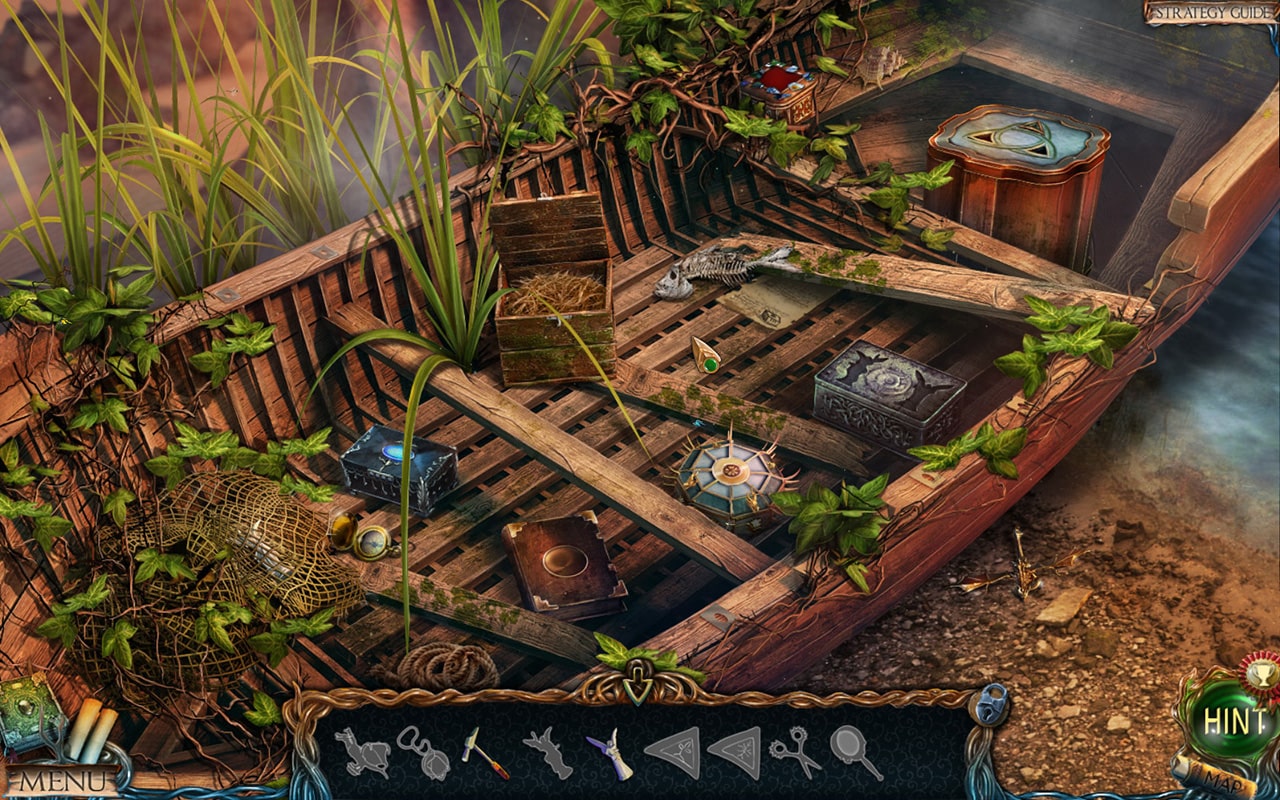Toggle the inventory panel padlock

(x=989, y=705)
